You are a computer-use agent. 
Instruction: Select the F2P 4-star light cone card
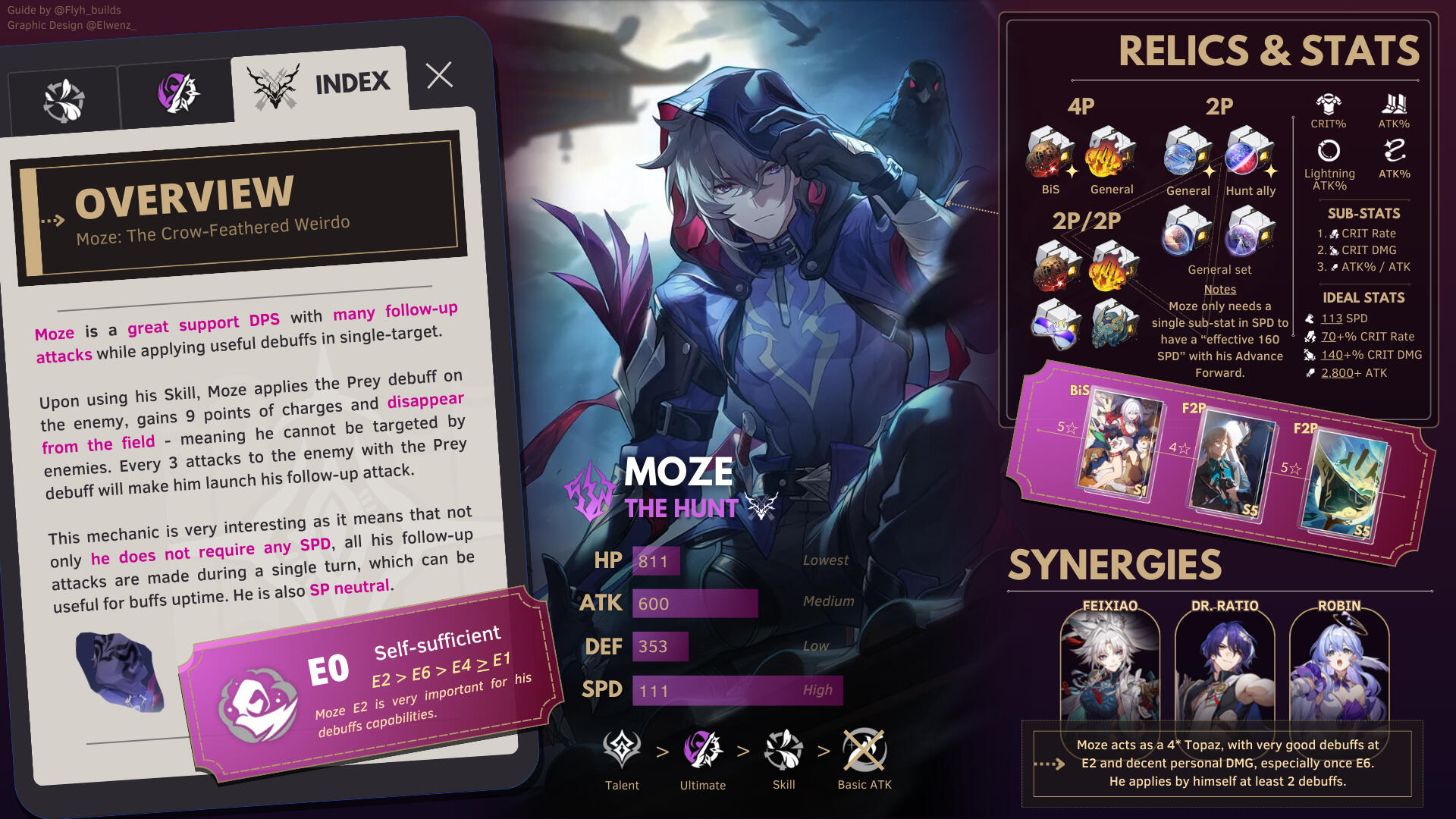(x=1232, y=464)
